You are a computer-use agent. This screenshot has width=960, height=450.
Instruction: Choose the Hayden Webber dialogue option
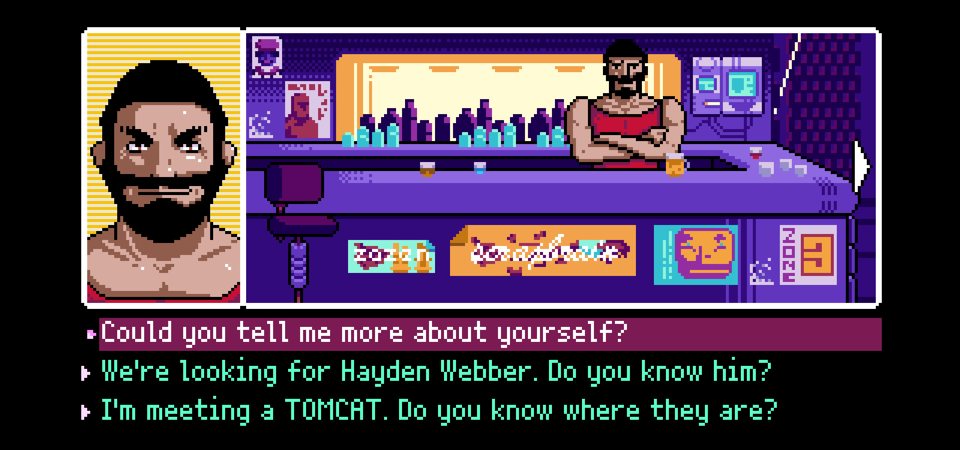click(x=437, y=372)
